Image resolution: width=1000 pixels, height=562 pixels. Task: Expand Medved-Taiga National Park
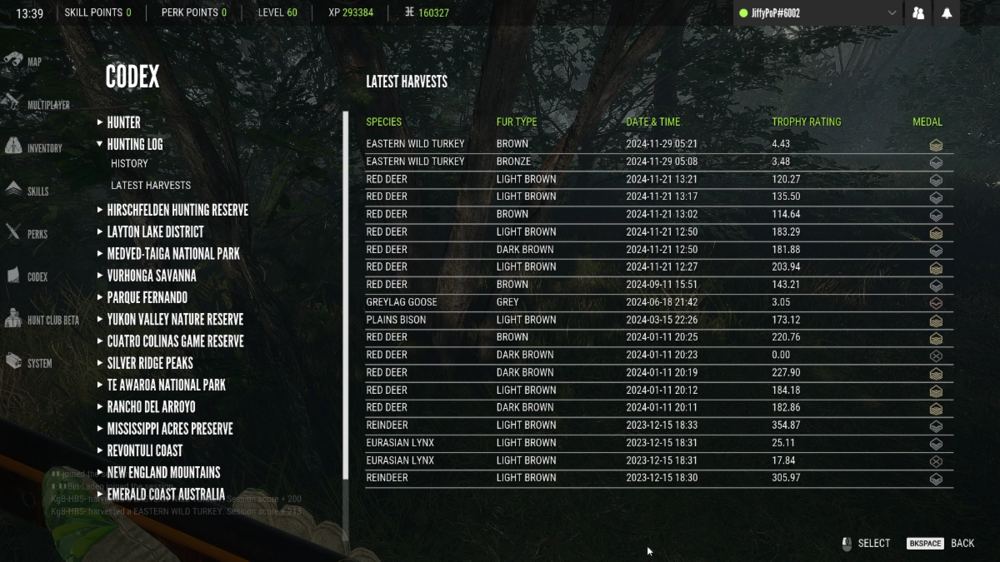tap(173, 254)
